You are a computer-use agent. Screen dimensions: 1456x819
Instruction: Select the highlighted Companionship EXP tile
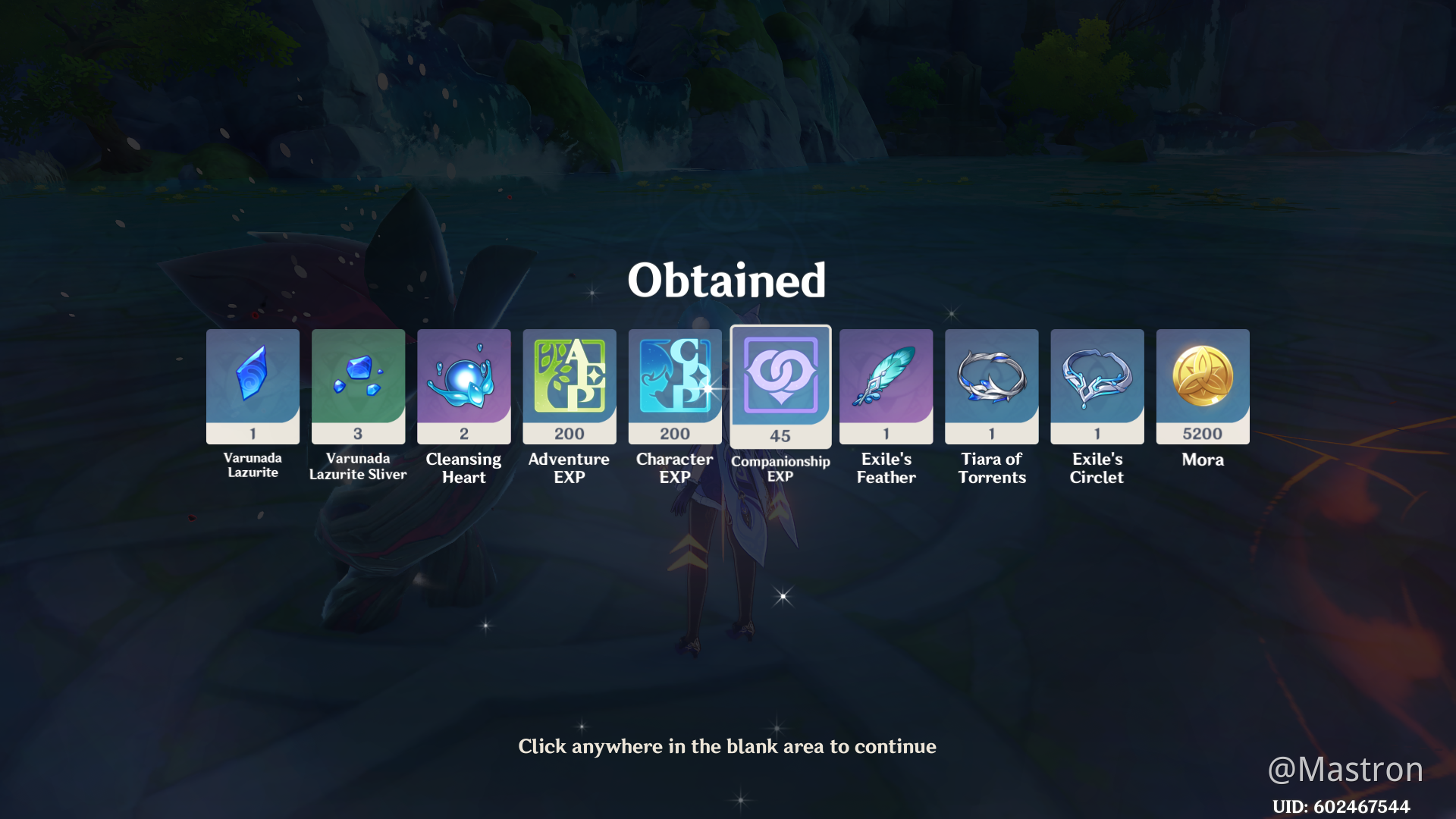780,387
